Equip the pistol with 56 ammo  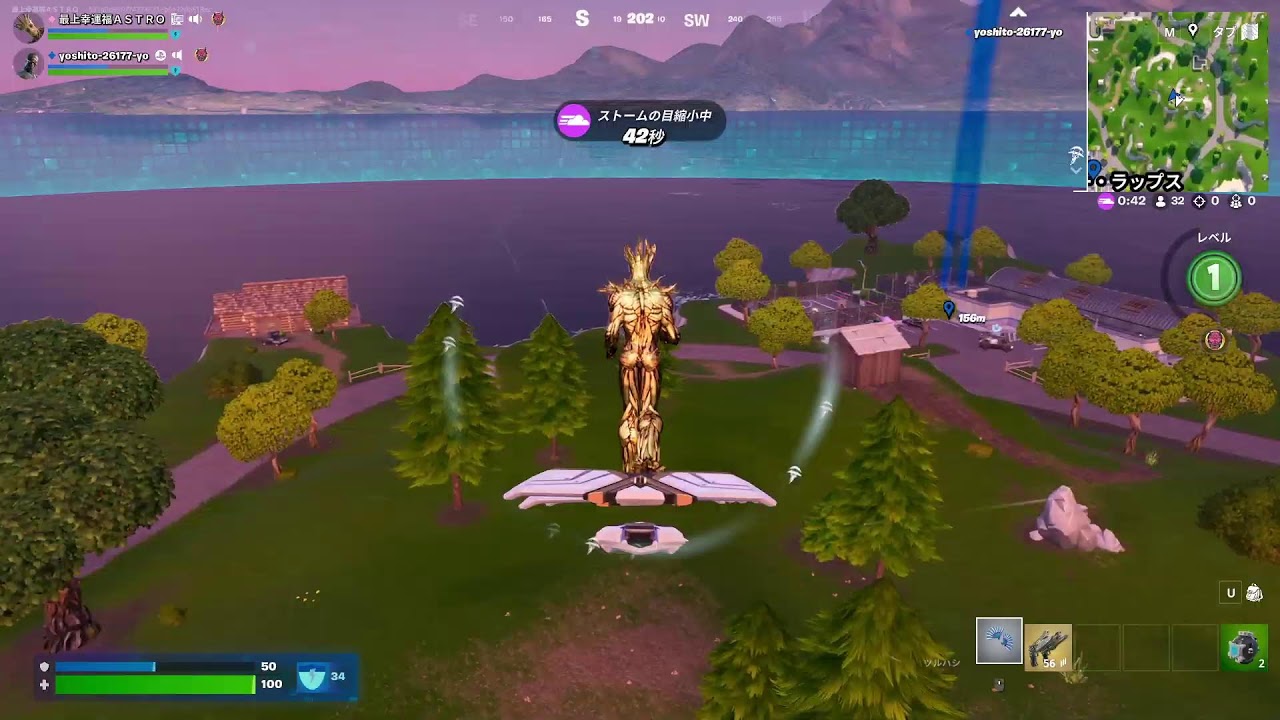pyautogui.click(x=1048, y=646)
